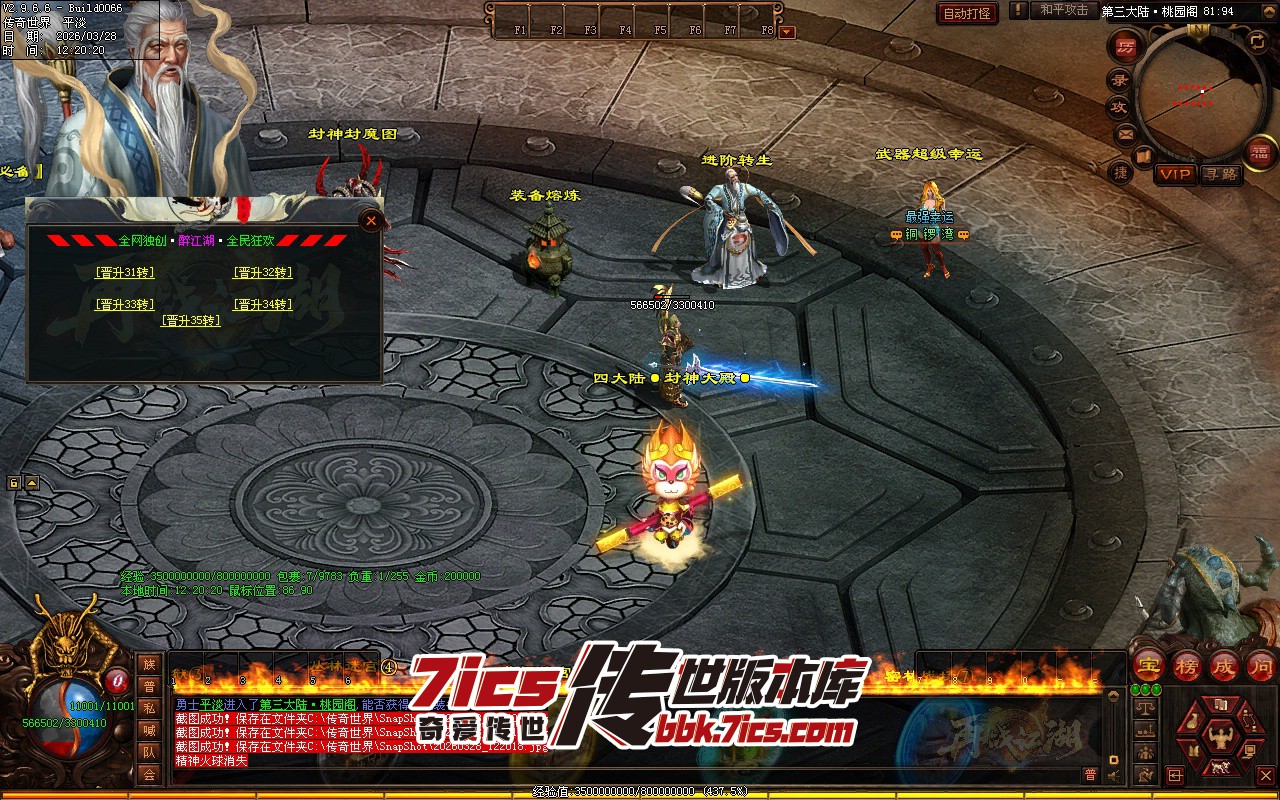Pick the 晋升35转 promotion option
Viewport: 1280px width, 800px height.
(x=191, y=321)
